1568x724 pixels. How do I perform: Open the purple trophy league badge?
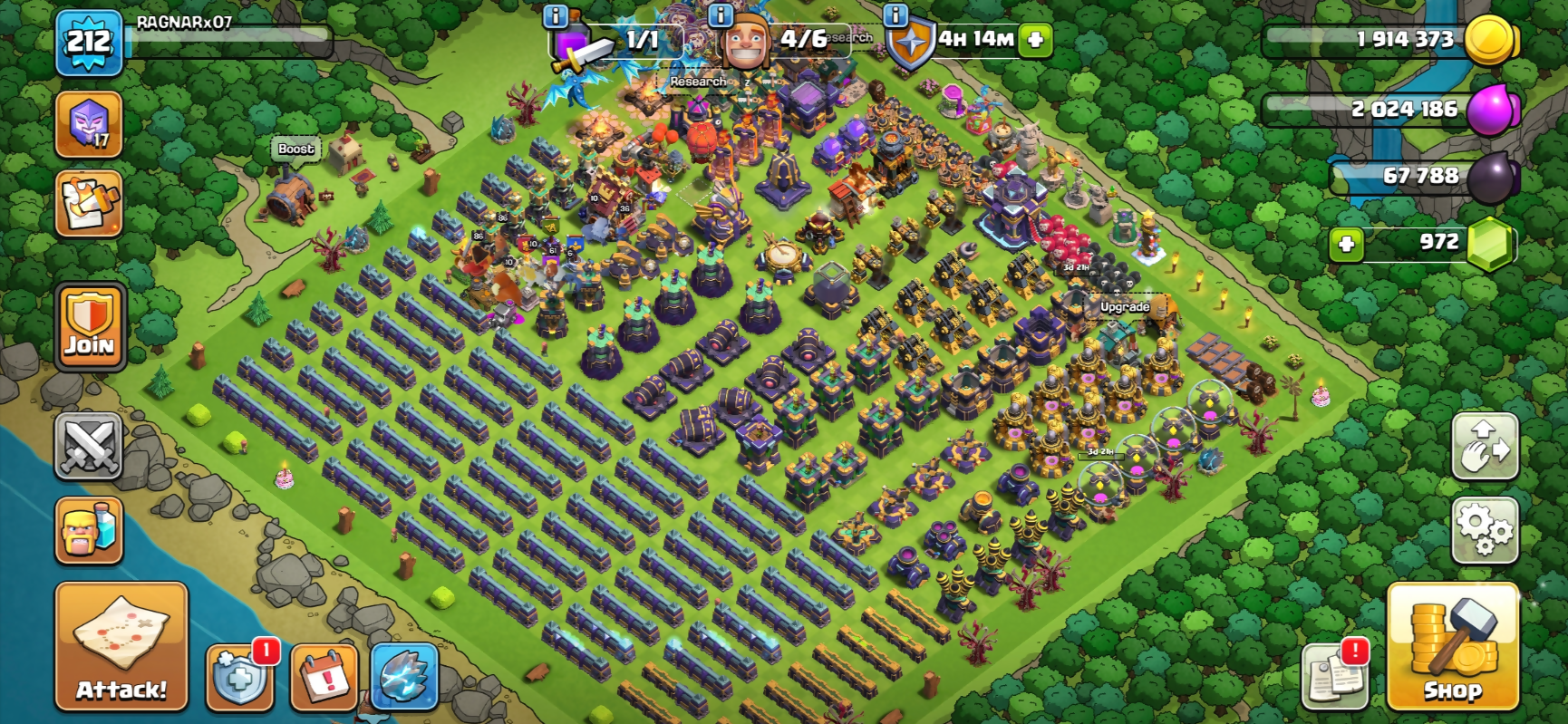pyautogui.click(x=89, y=125)
